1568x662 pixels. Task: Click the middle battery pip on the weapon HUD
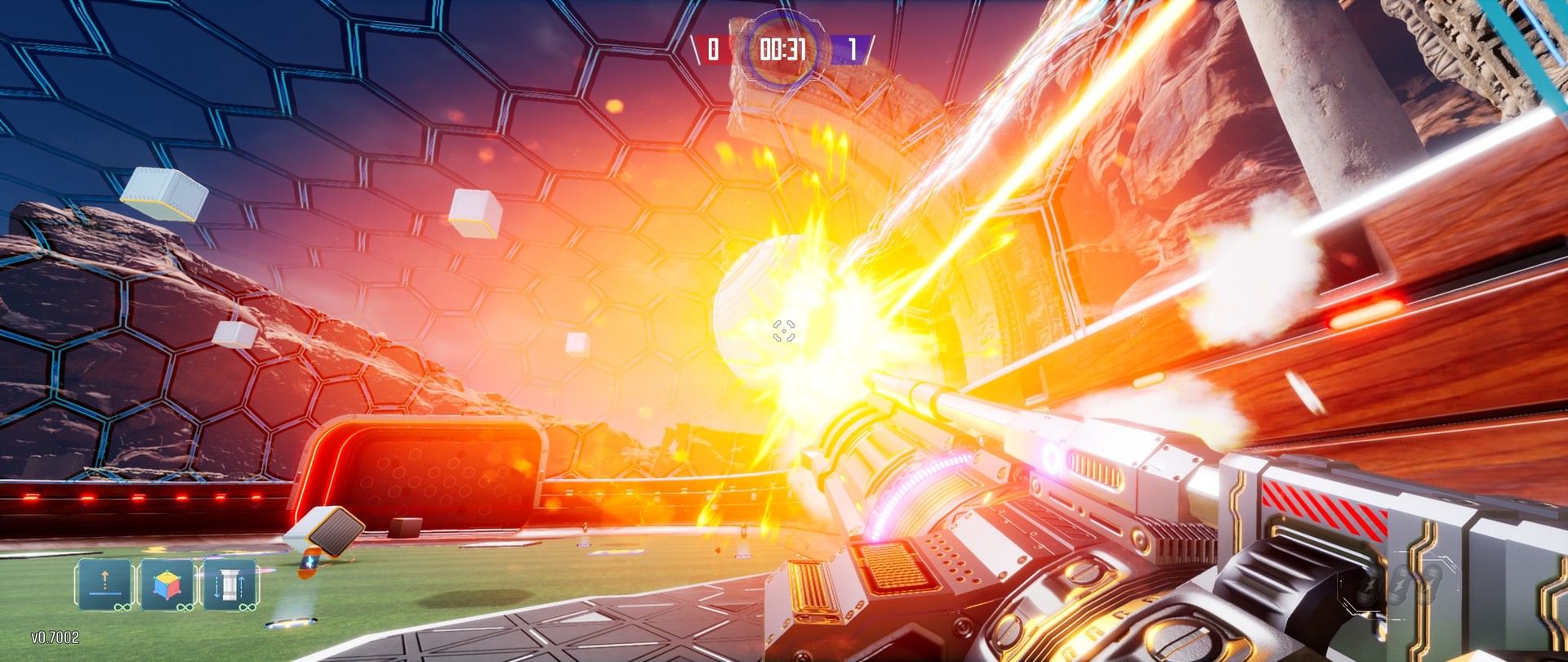[x=1400, y=584]
